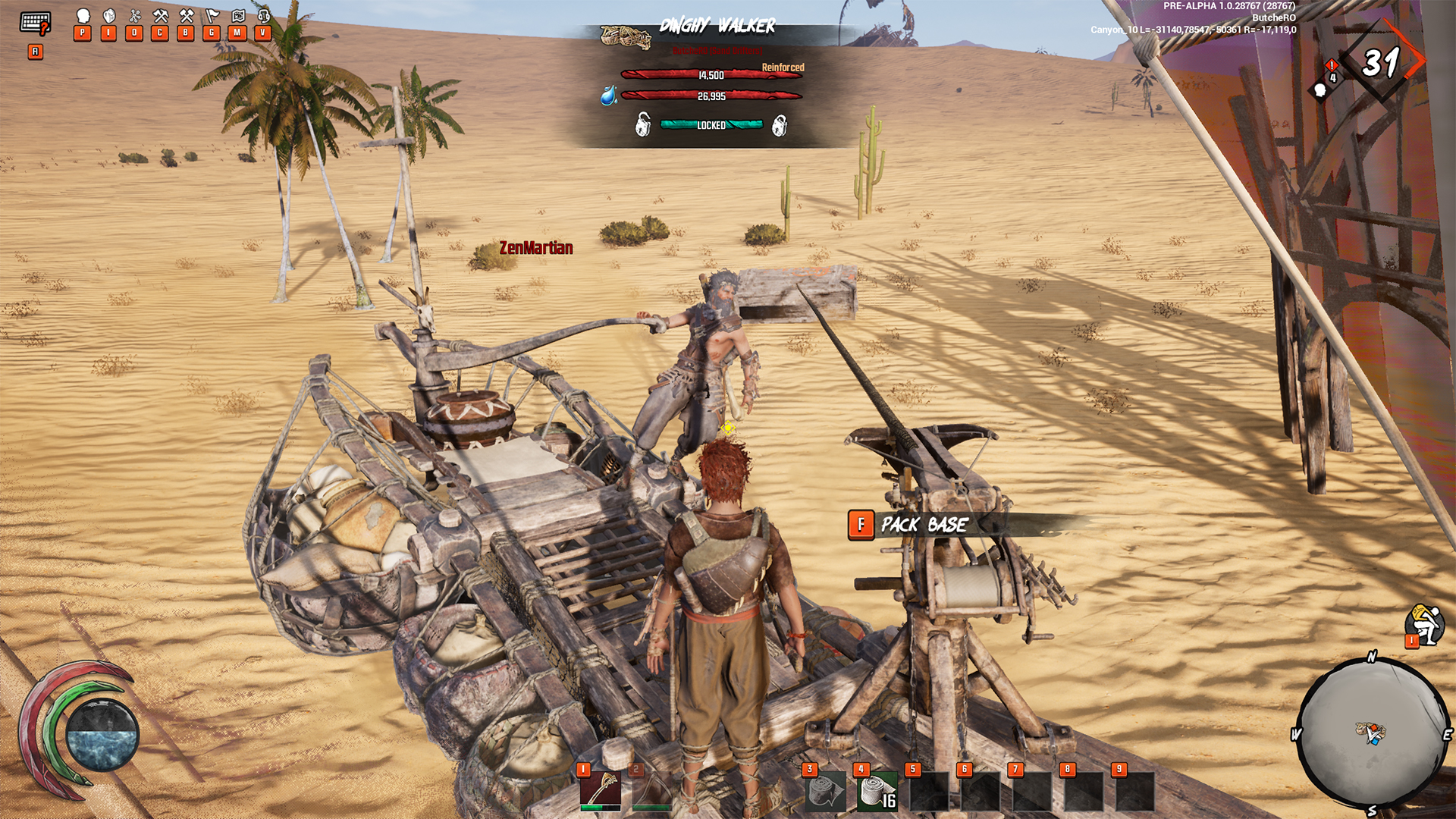Click the water droplet icon beside 26,995

608,96
